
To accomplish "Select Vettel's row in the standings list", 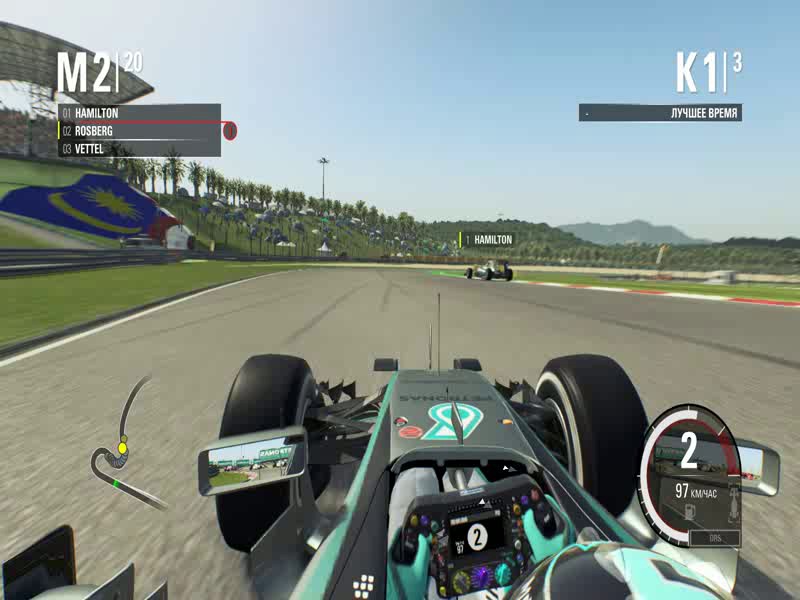I will [139, 149].
